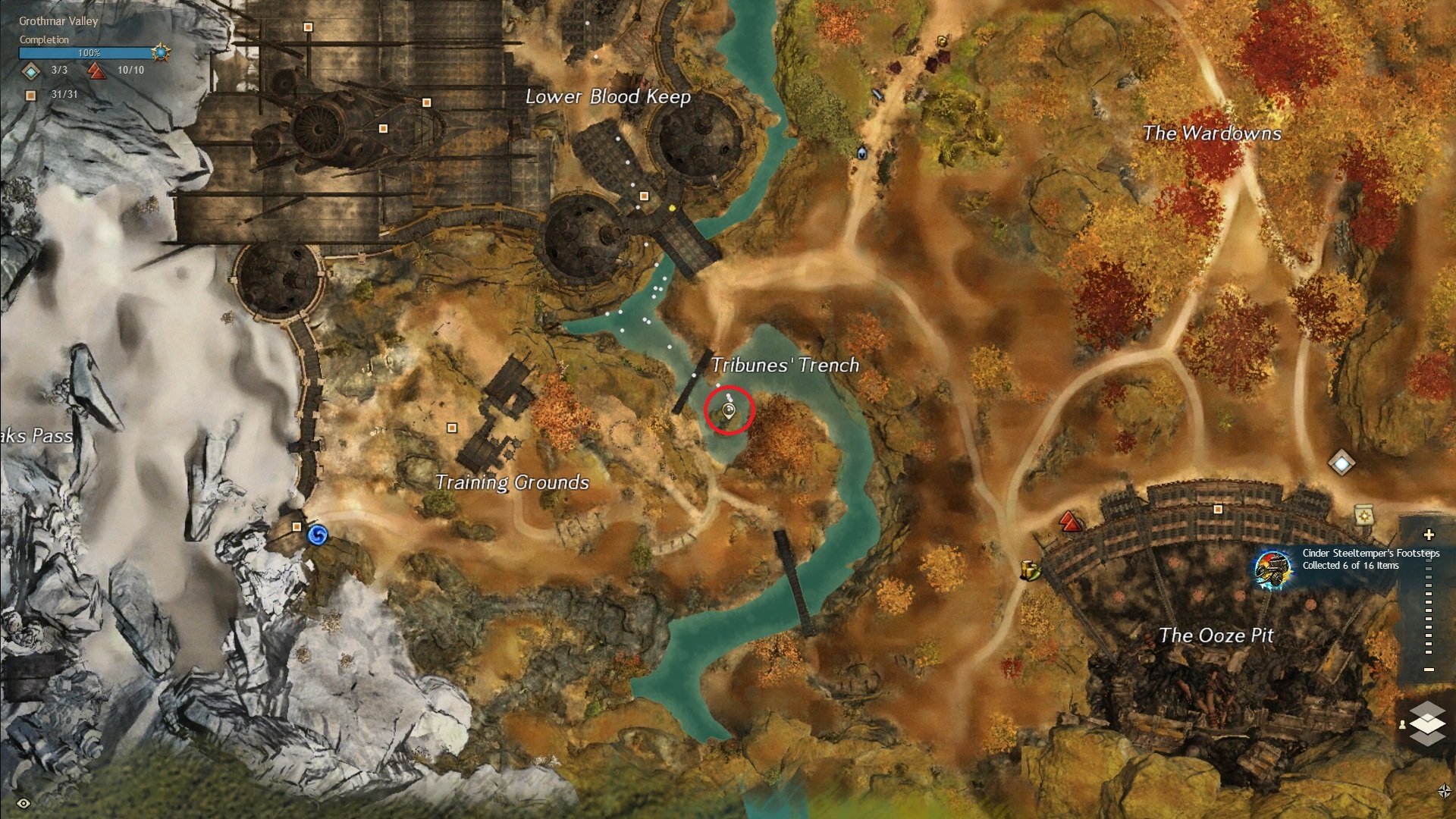Click the map completion star reward icon
Screen dimensions: 1456x819
[161, 52]
